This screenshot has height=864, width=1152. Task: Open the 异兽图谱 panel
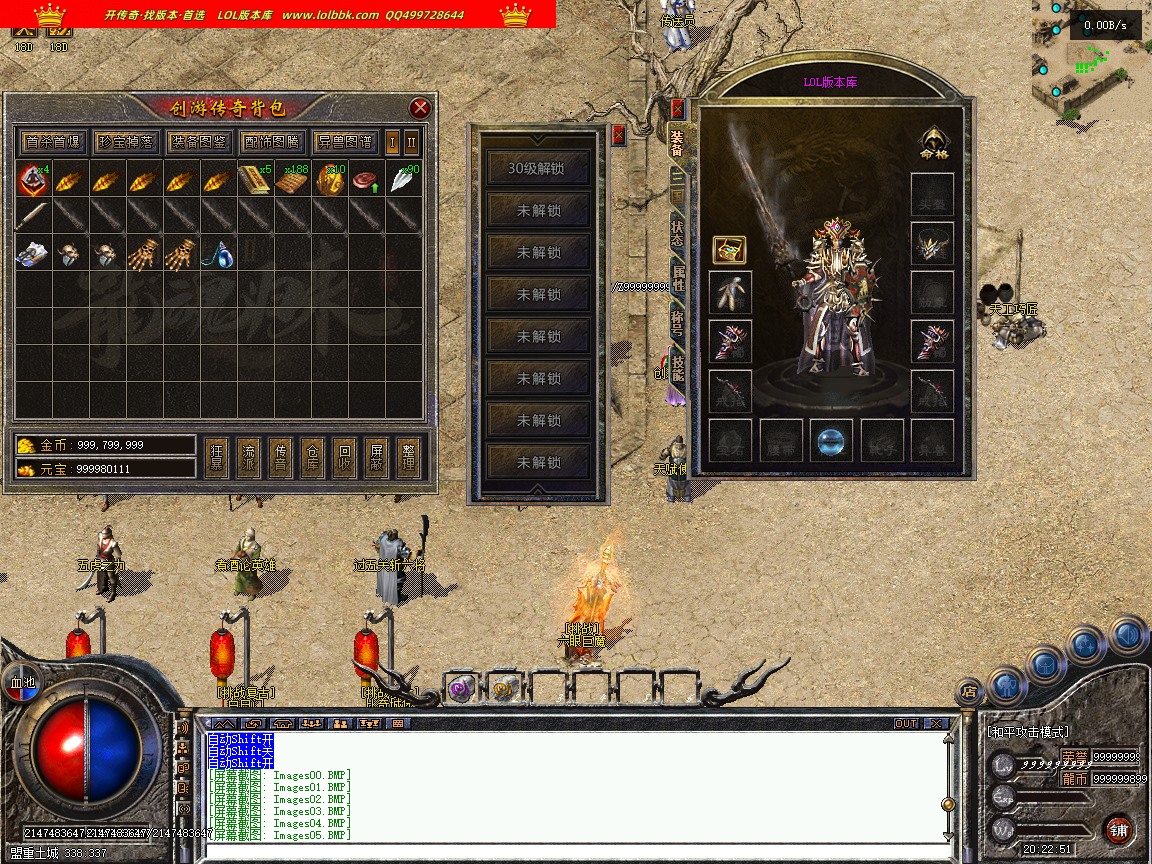point(343,142)
